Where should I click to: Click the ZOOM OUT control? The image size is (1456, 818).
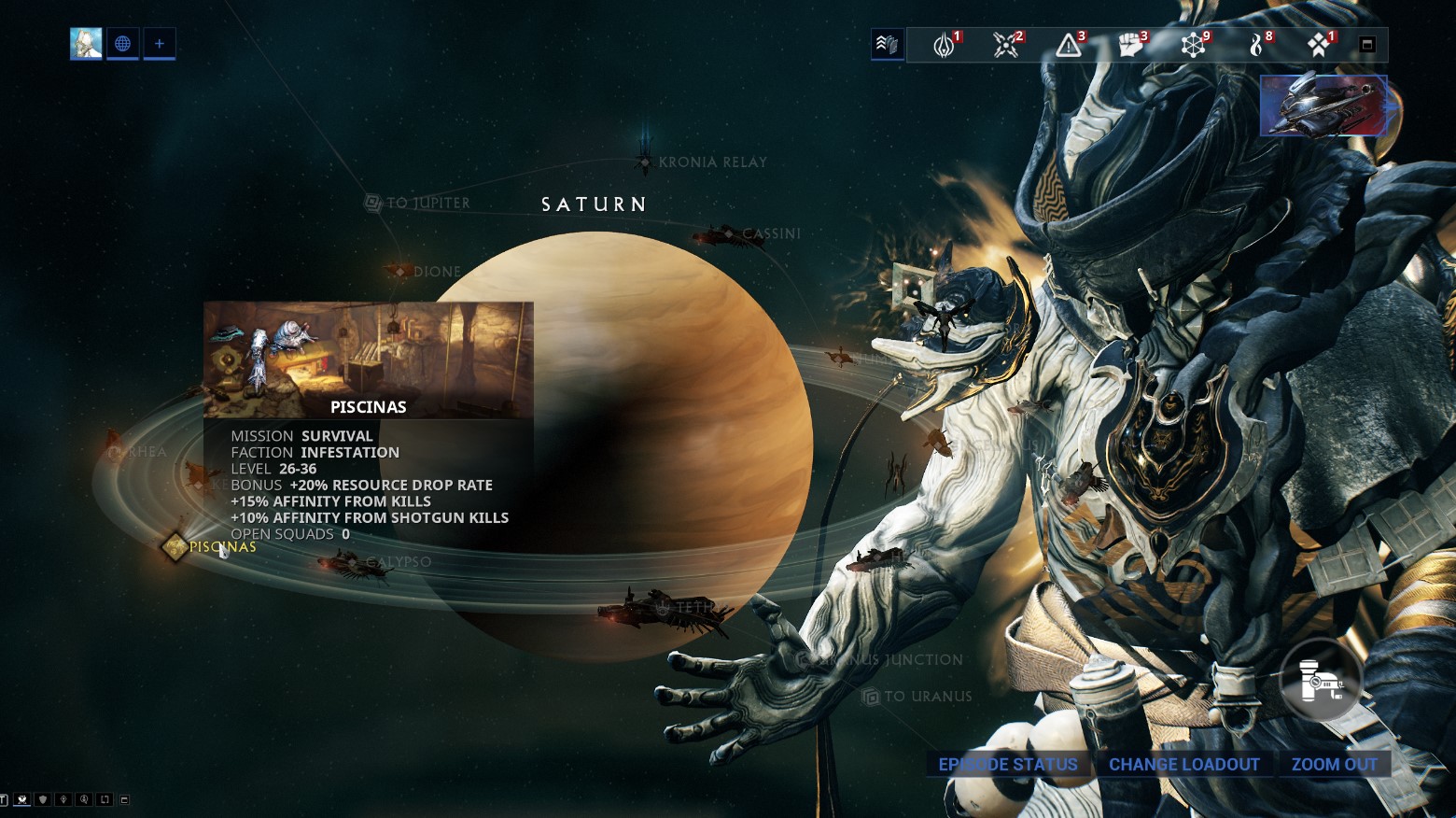1335,764
